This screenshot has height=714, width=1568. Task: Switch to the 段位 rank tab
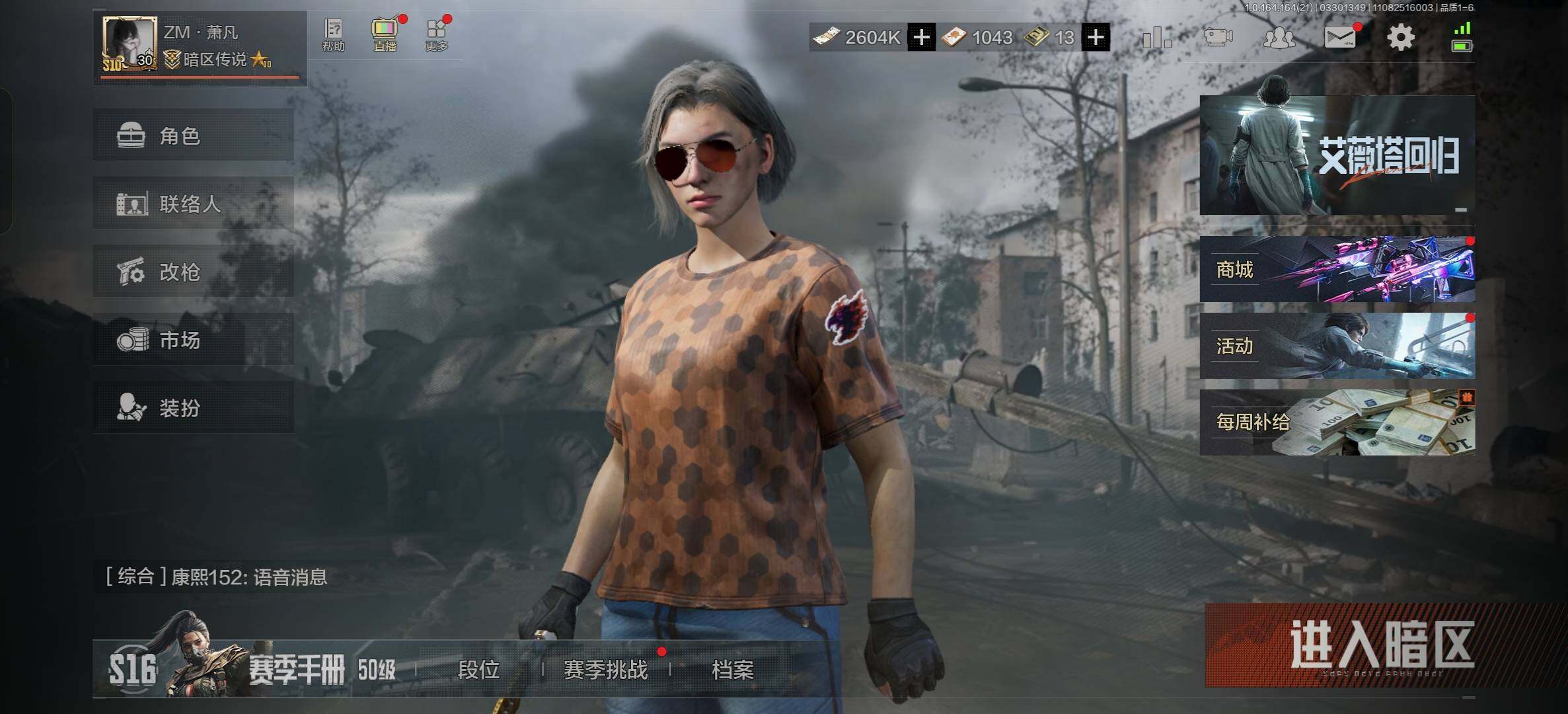coord(478,670)
